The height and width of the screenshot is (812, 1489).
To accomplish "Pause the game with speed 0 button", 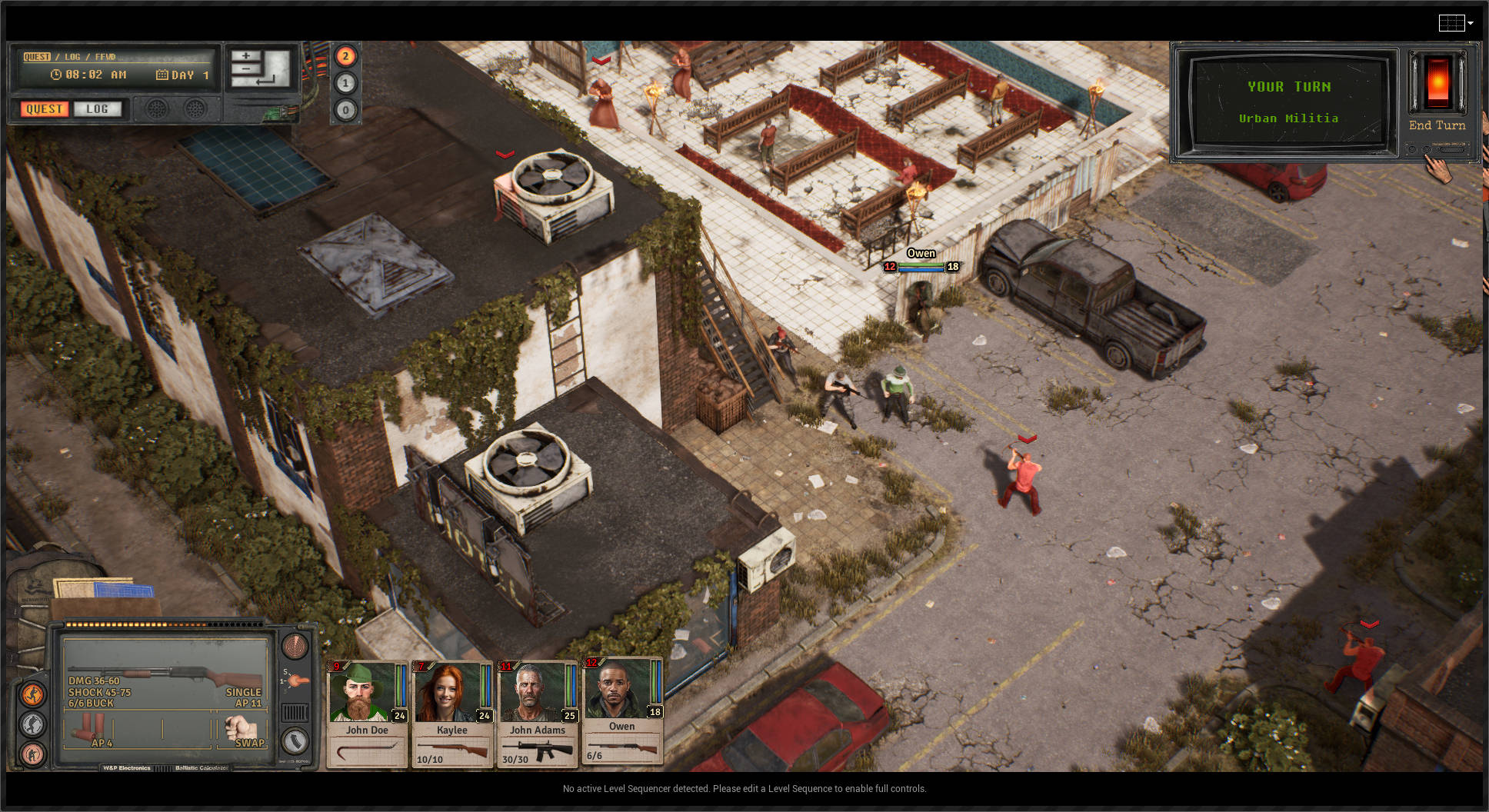I will (345, 110).
